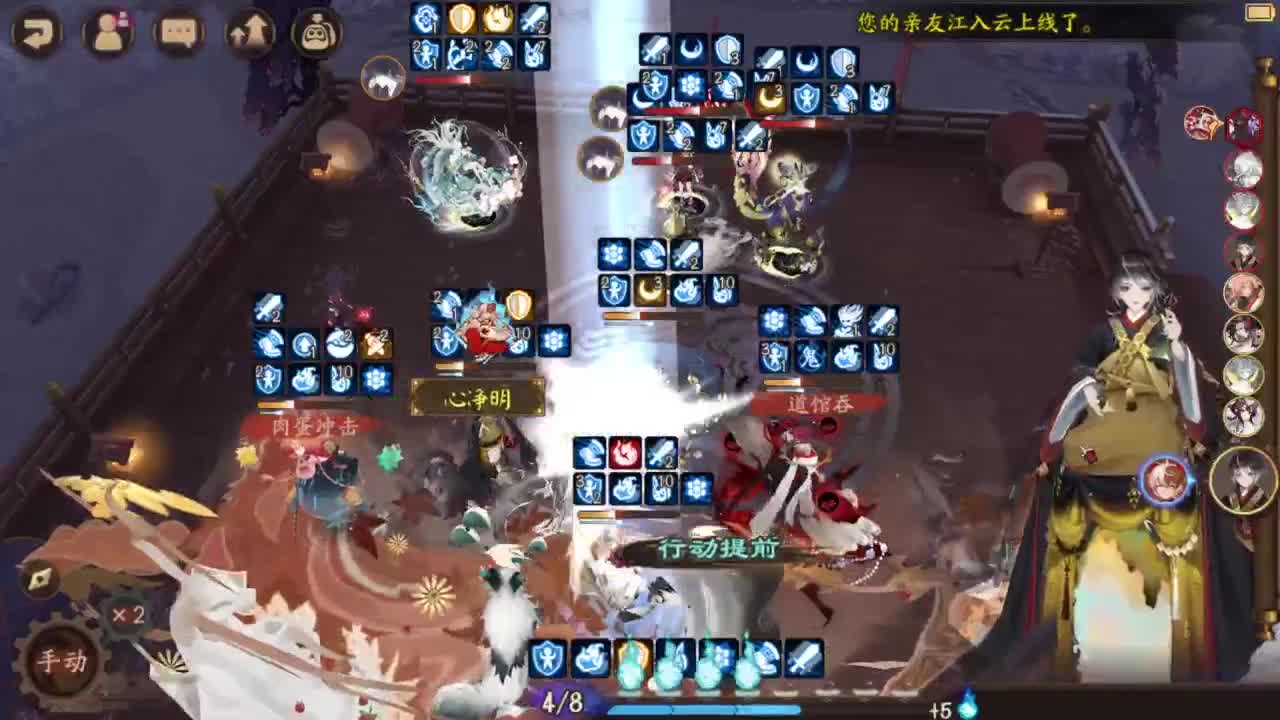Cast the shield protection skill in the skill bar

point(548,660)
